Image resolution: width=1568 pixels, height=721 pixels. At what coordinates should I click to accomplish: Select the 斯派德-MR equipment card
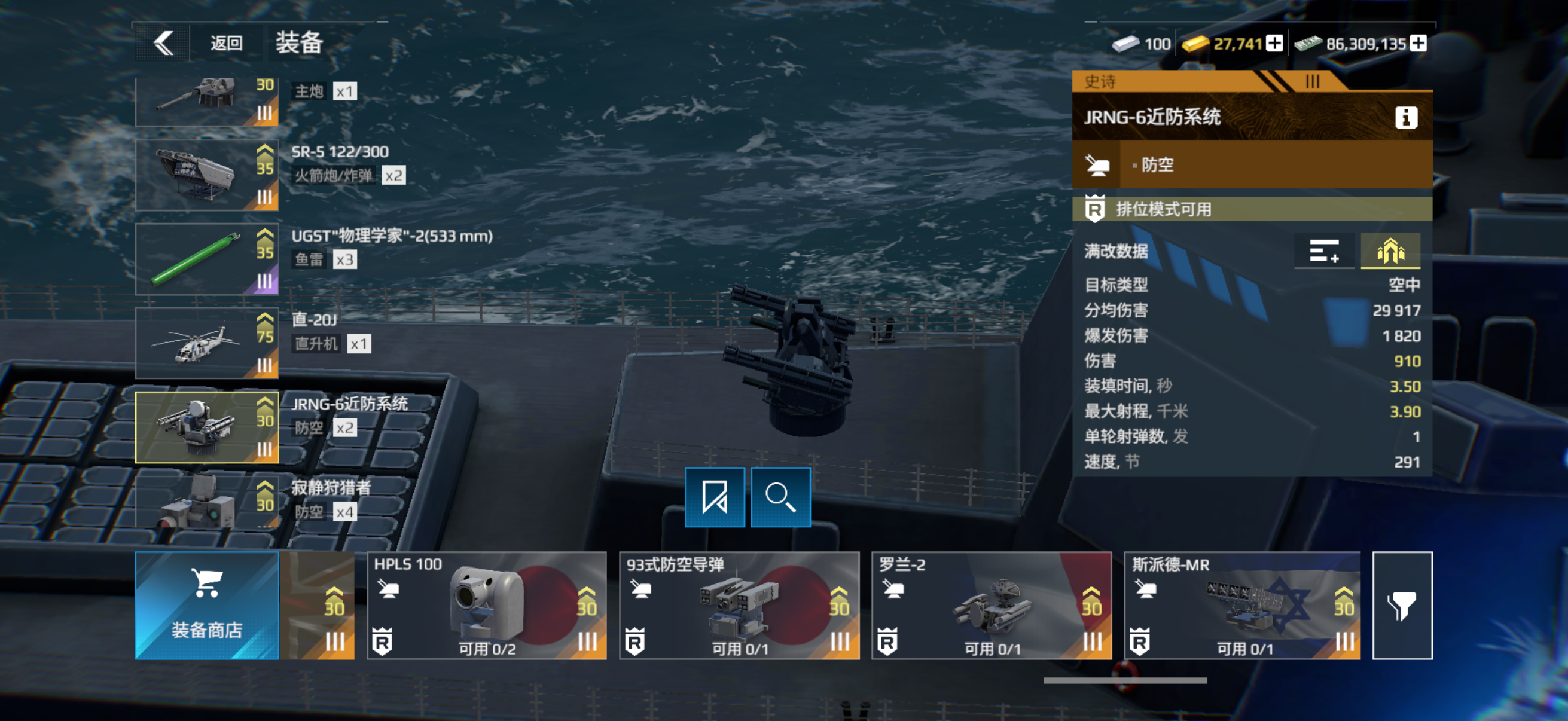point(1241,606)
